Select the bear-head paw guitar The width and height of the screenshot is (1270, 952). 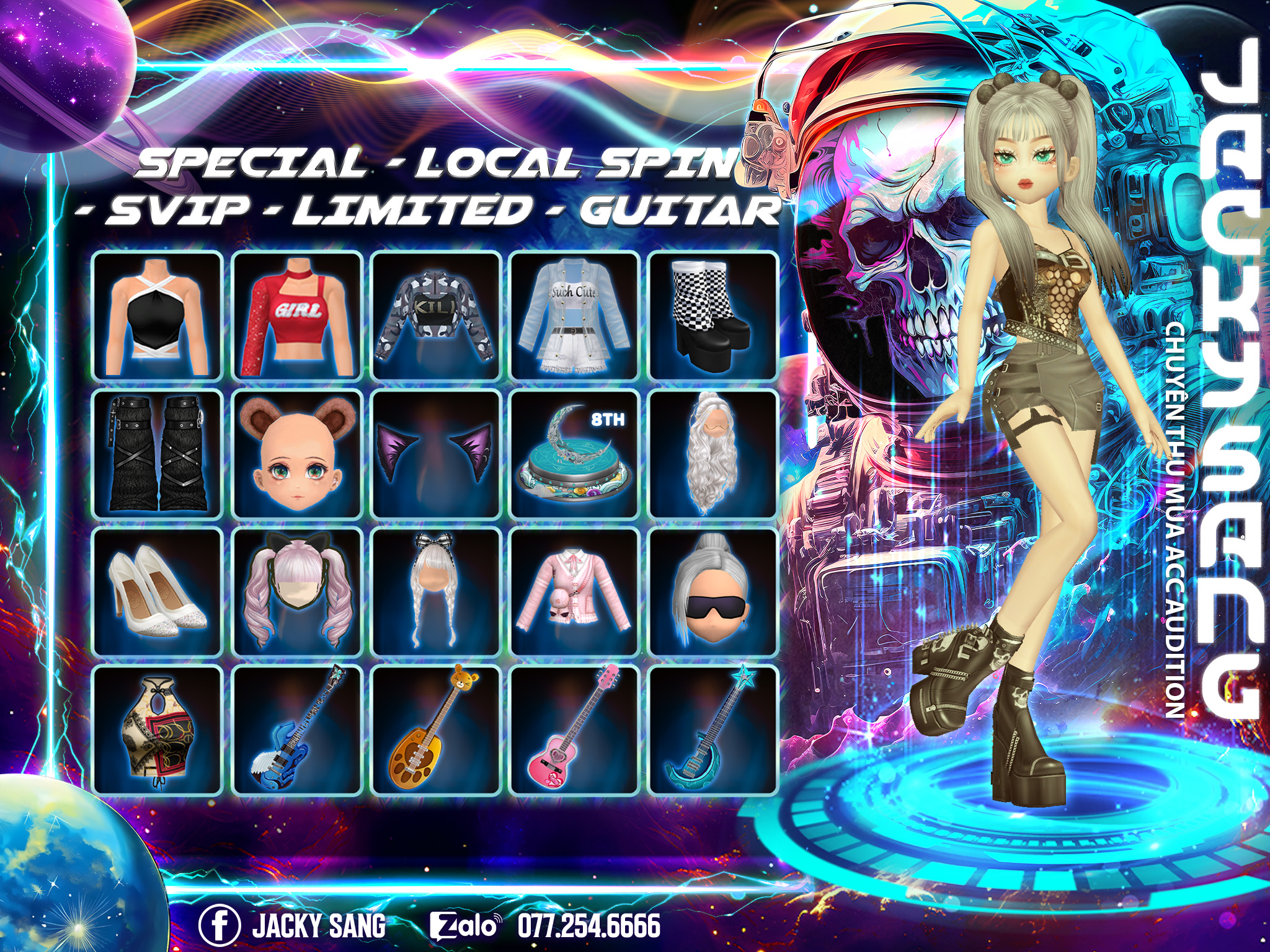pos(436,730)
